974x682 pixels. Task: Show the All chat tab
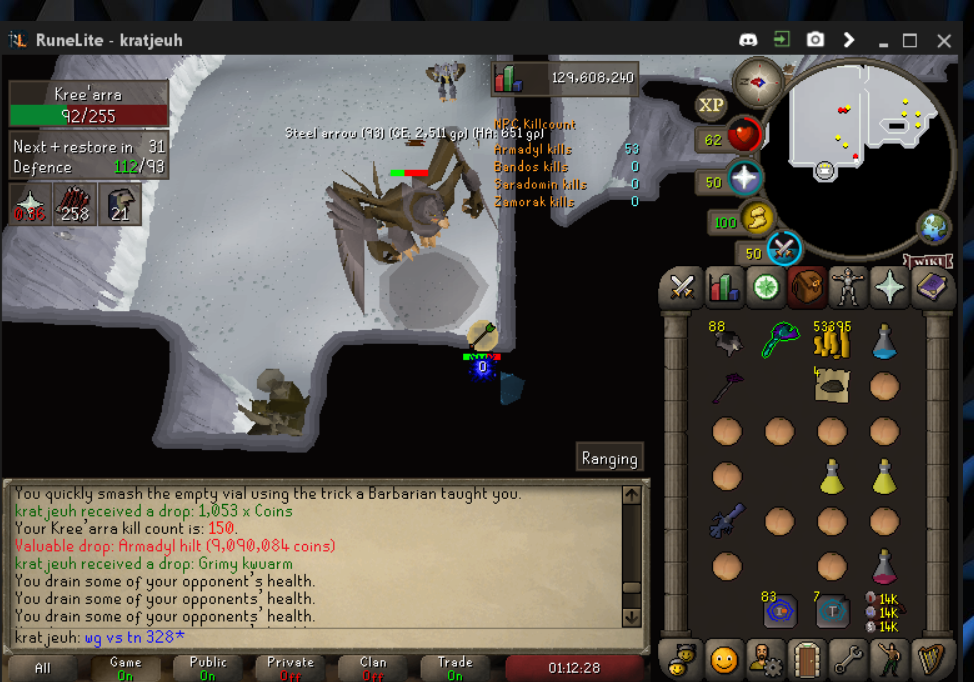pyautogui.click(x=42, y=667)
